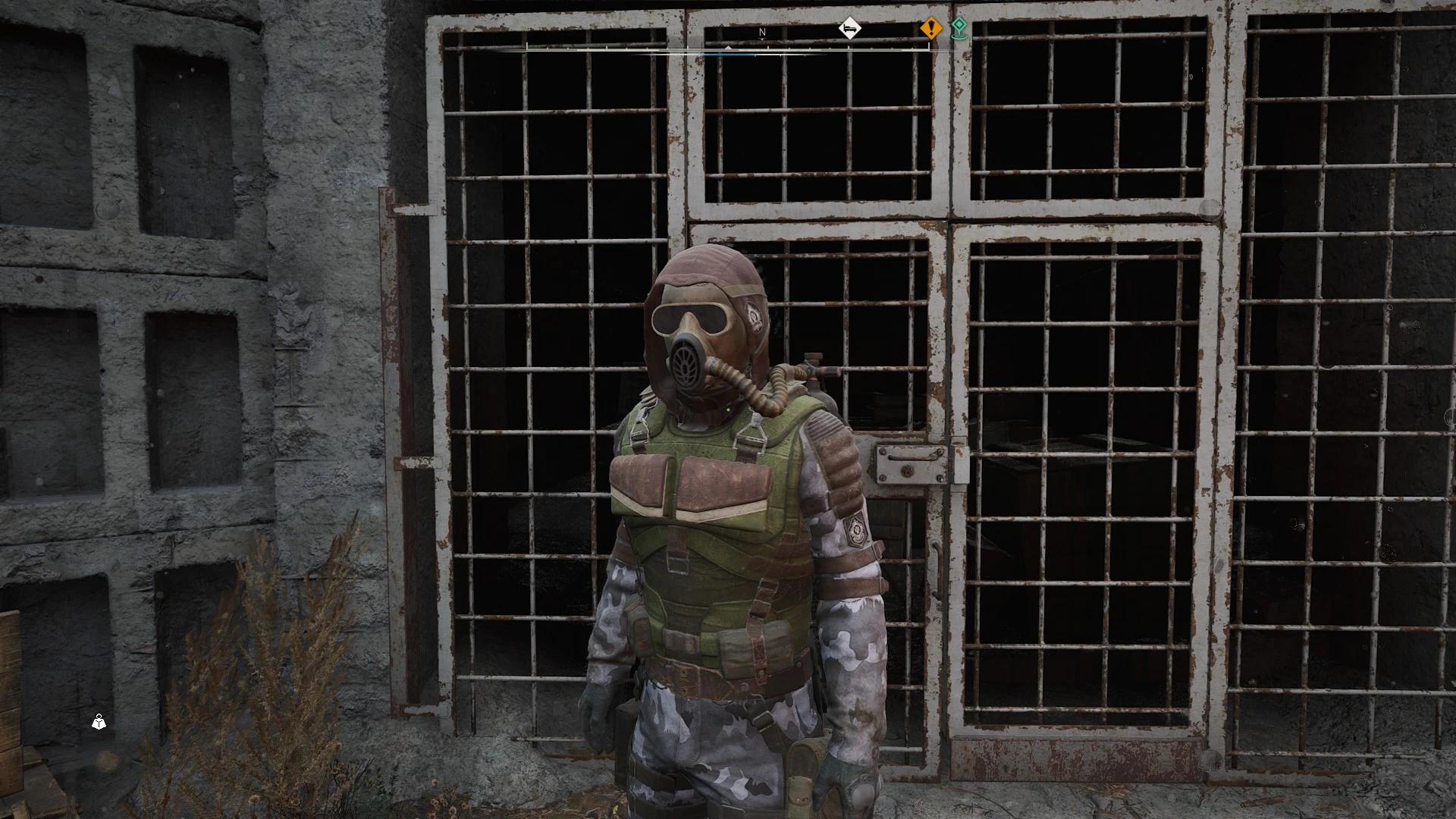The image size is (1456, 819).
Task: Click the green location pin marker
Action: click(x=959, y=28)
